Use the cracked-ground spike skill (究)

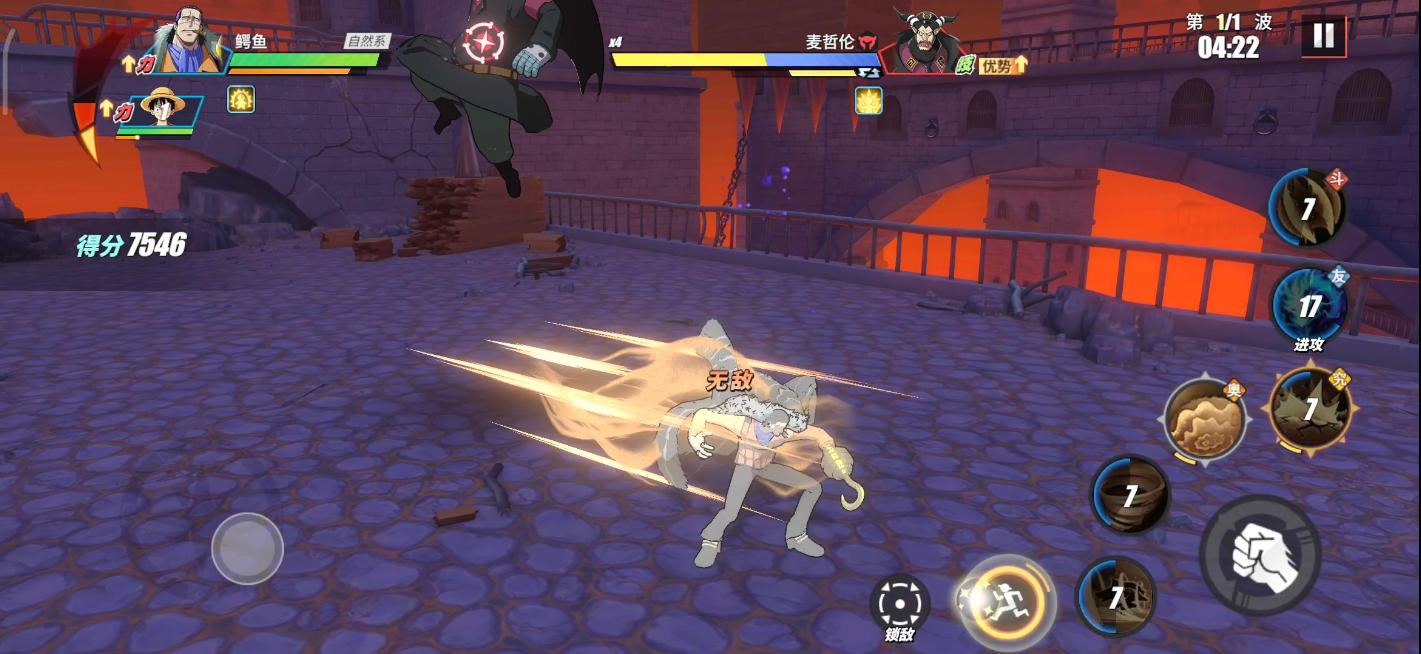[x=1310, y=408]
